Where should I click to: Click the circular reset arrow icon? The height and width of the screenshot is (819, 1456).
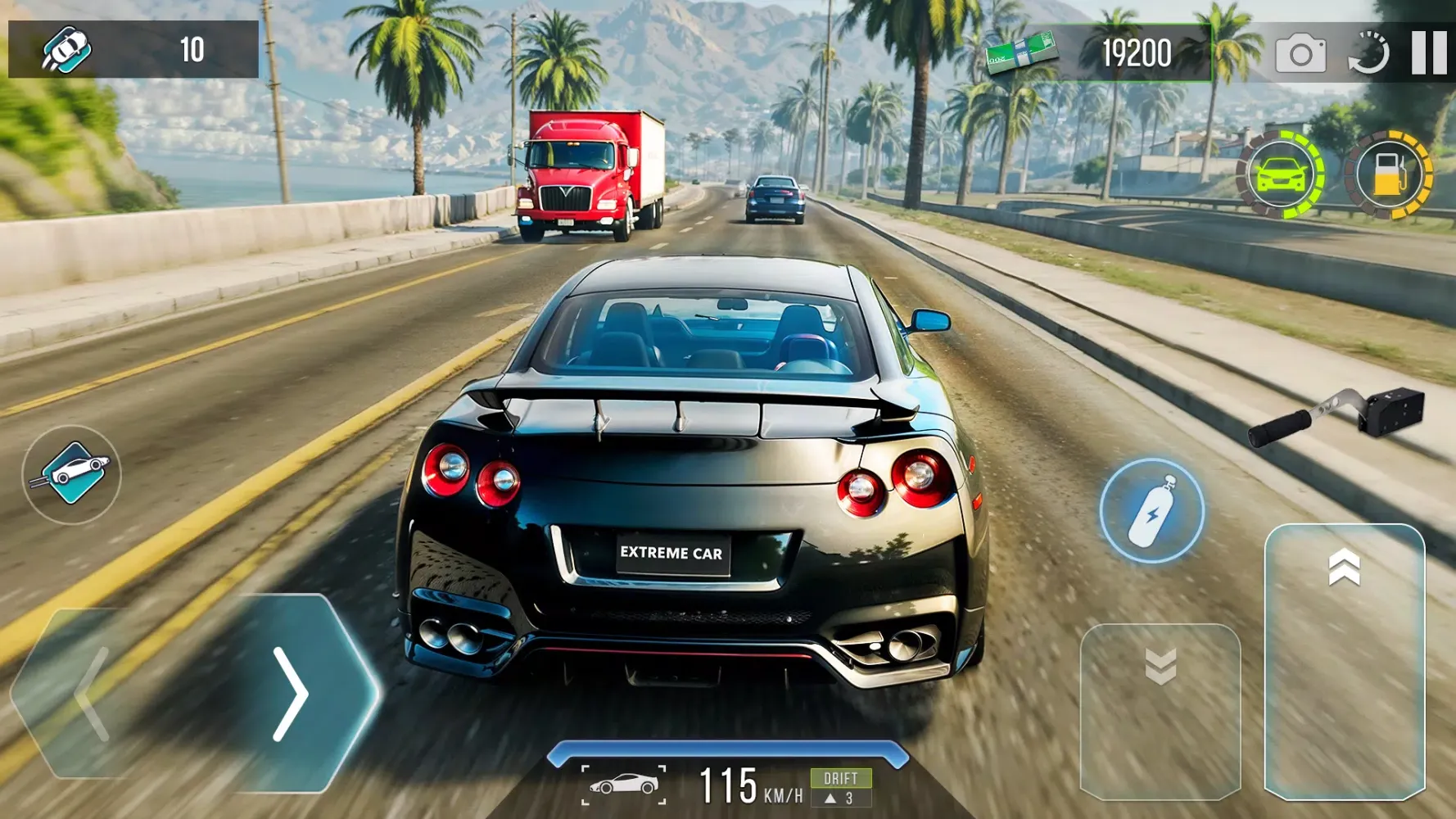tap(1369, 54)
